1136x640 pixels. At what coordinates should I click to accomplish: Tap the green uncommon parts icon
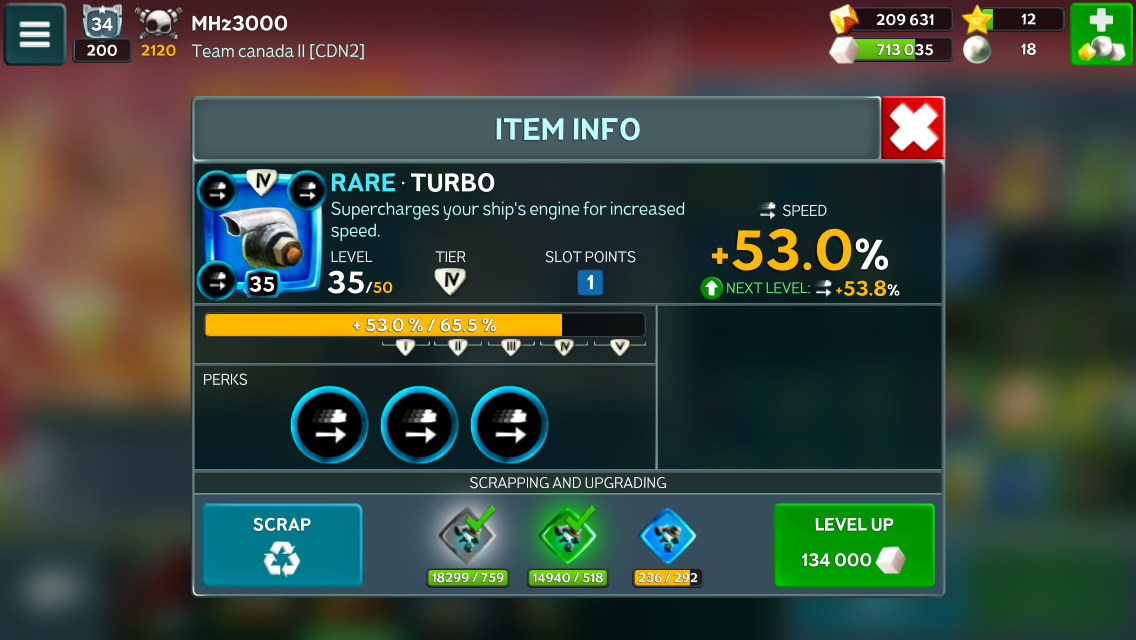pos(567,536)
